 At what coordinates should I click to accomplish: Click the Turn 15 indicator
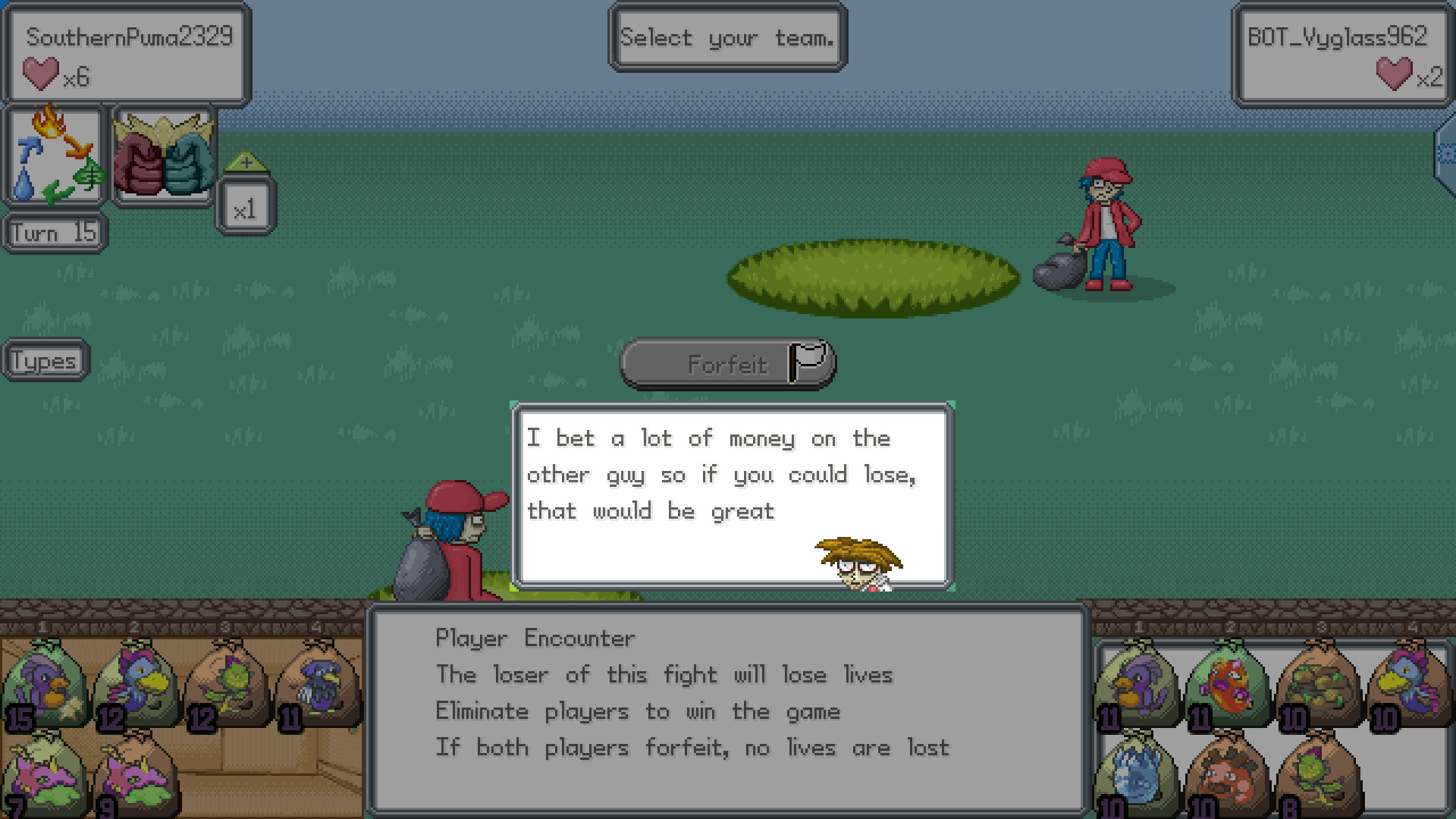tap(53, 231)
